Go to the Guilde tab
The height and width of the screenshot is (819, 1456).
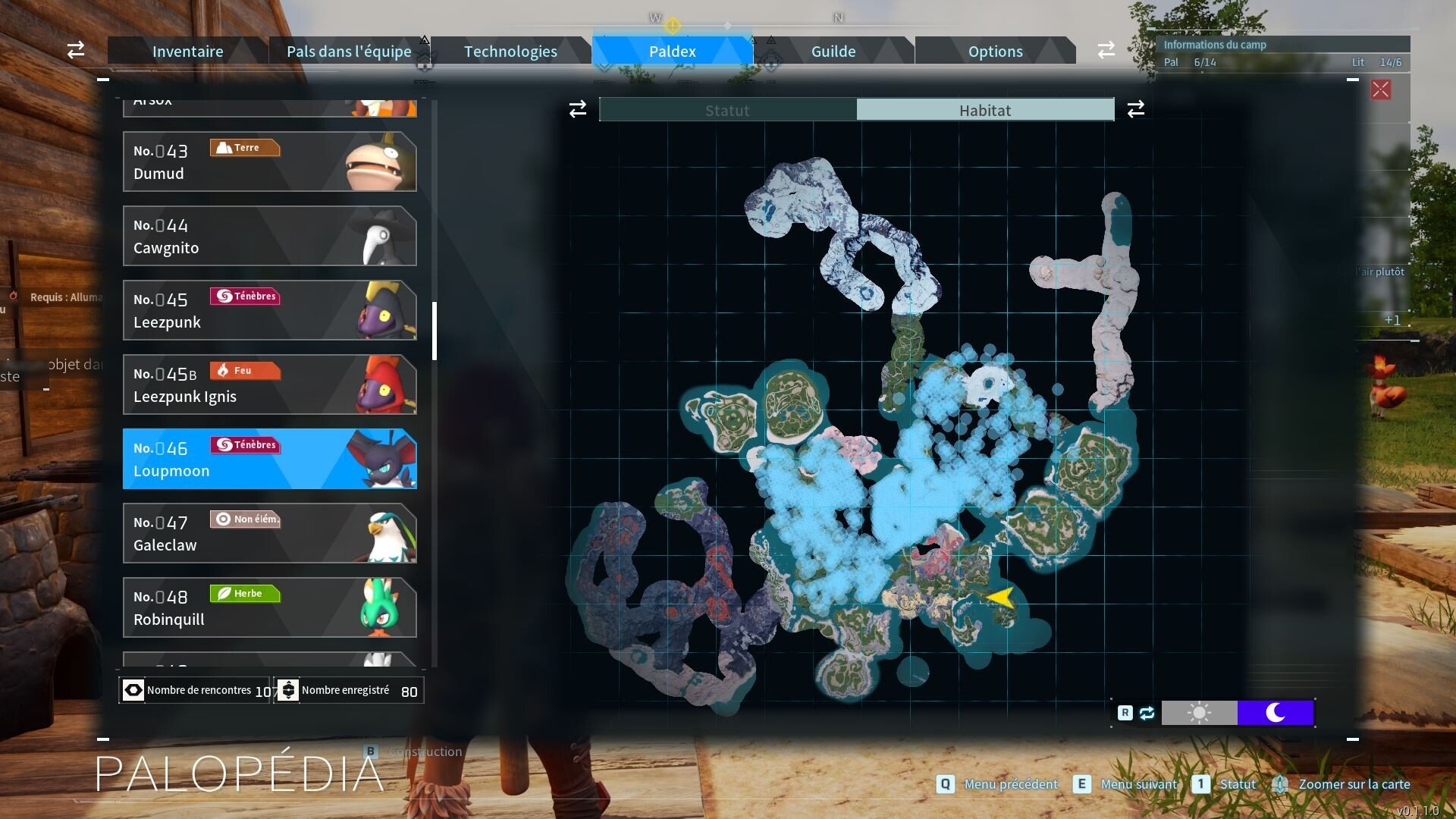(833, 52)
